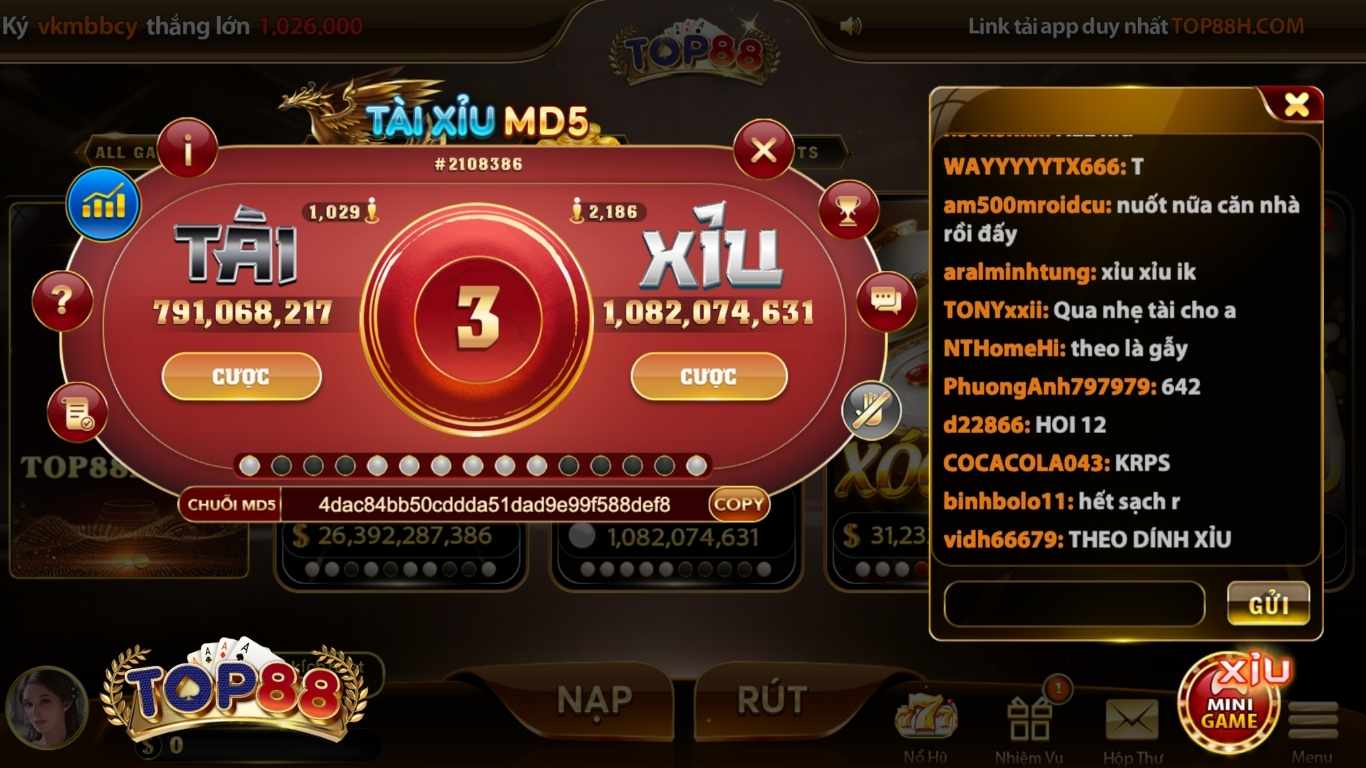Copy the MD5 string using COPY
This screenshot has height=768, width=1366.
coord(738,505)
